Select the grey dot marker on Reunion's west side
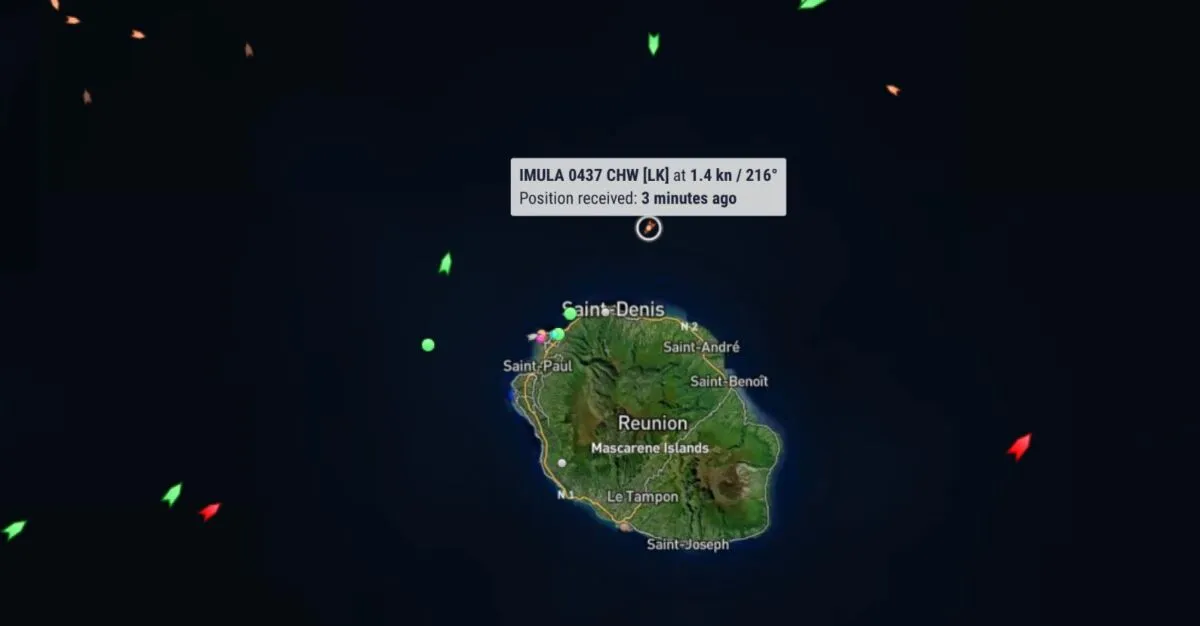The width and height of the screenshot is (1200, 626). (x=562, y=463)
